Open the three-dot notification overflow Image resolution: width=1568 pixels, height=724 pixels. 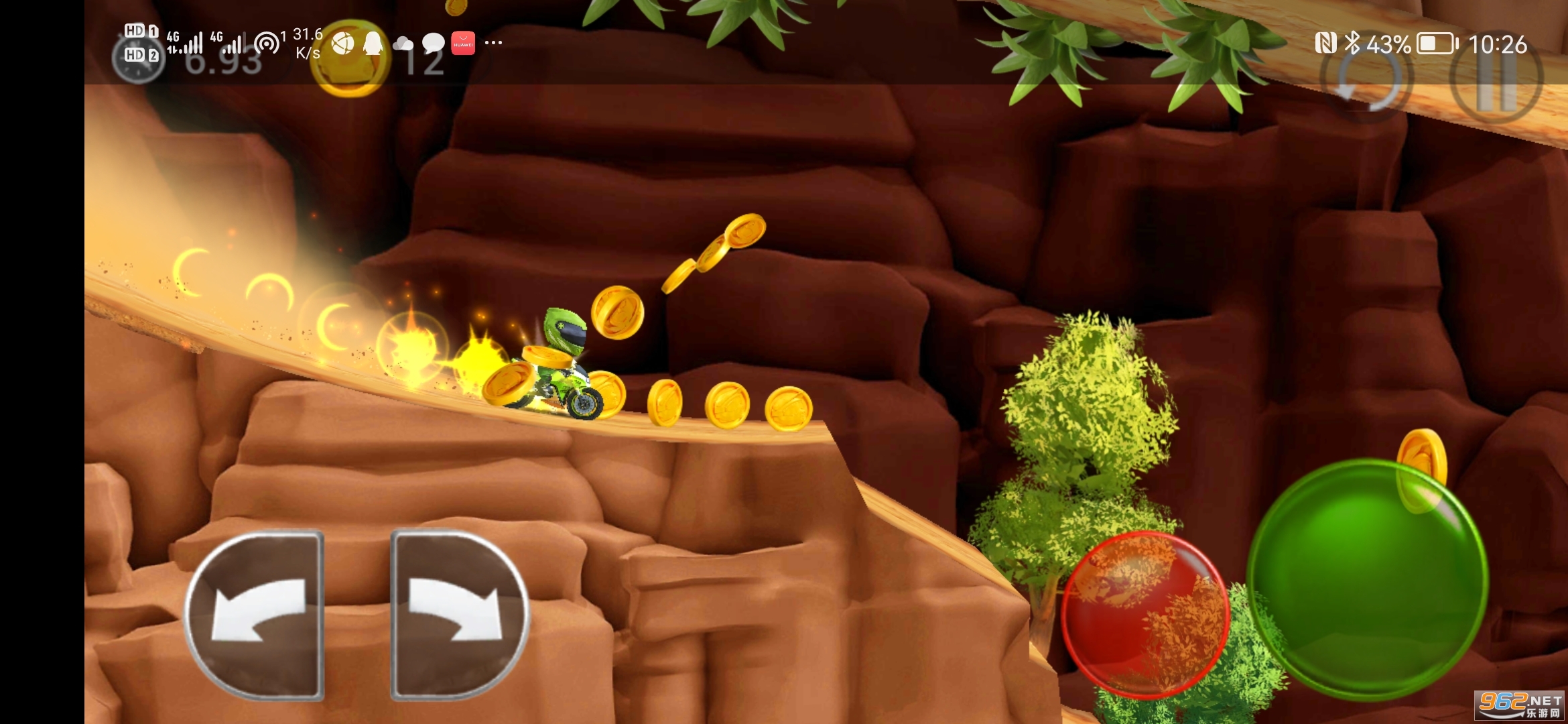tap(493, 43)
